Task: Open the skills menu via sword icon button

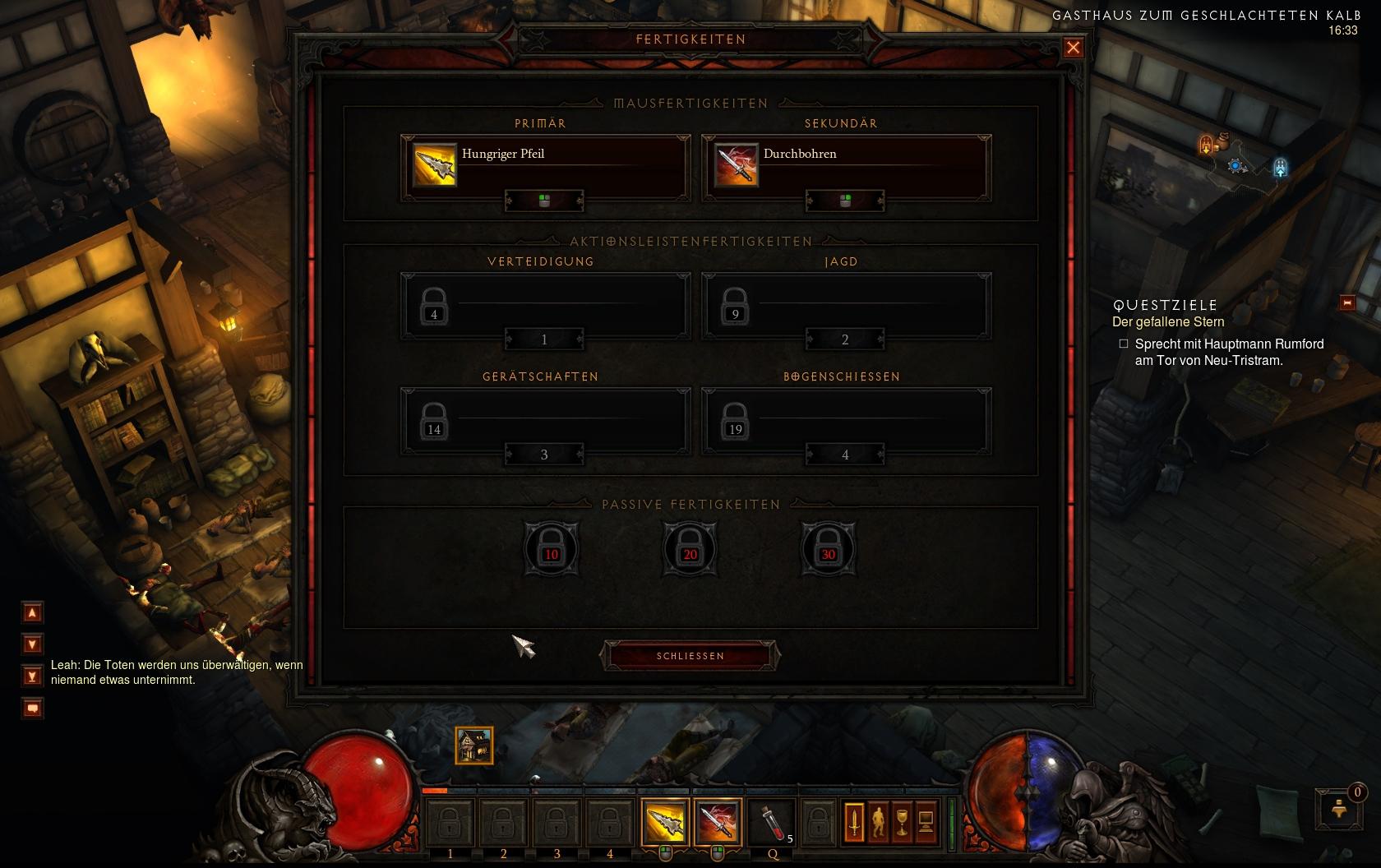Action: (854, 821)
